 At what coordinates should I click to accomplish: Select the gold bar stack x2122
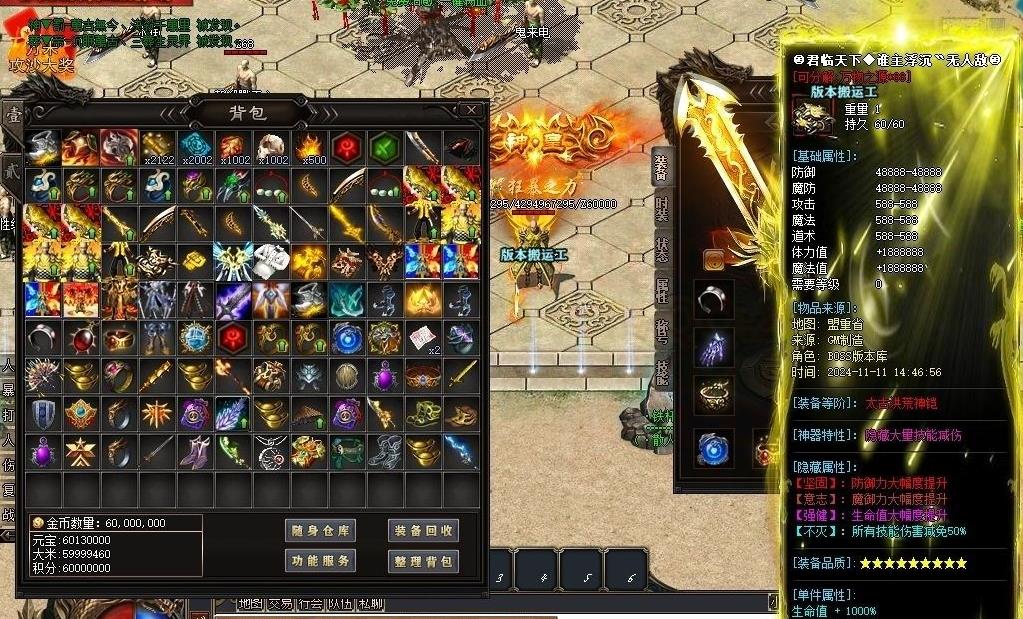158,148
